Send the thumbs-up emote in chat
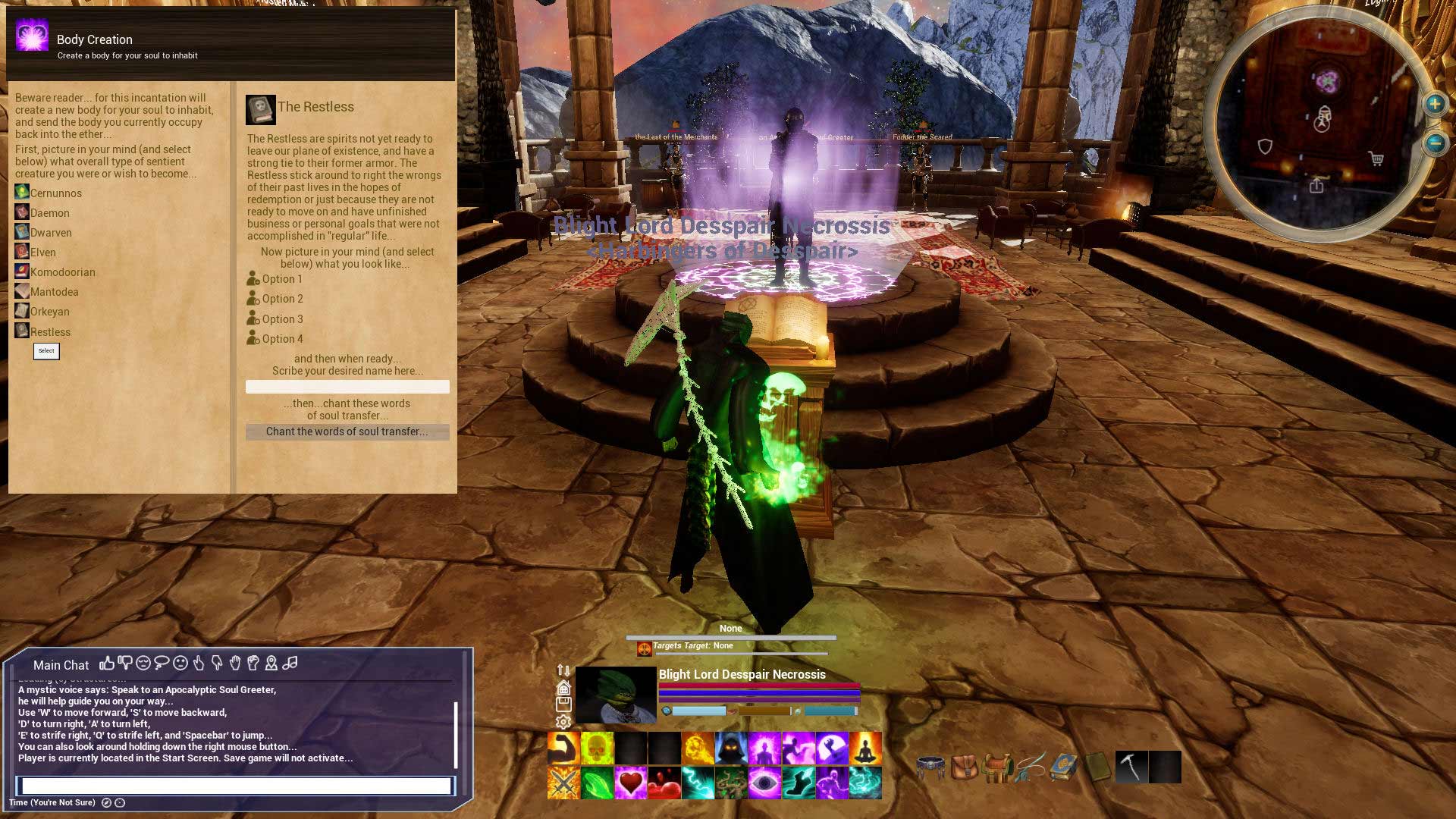Image resolution: width=1456 pixels, height=819 pixels. coord(107,664)
